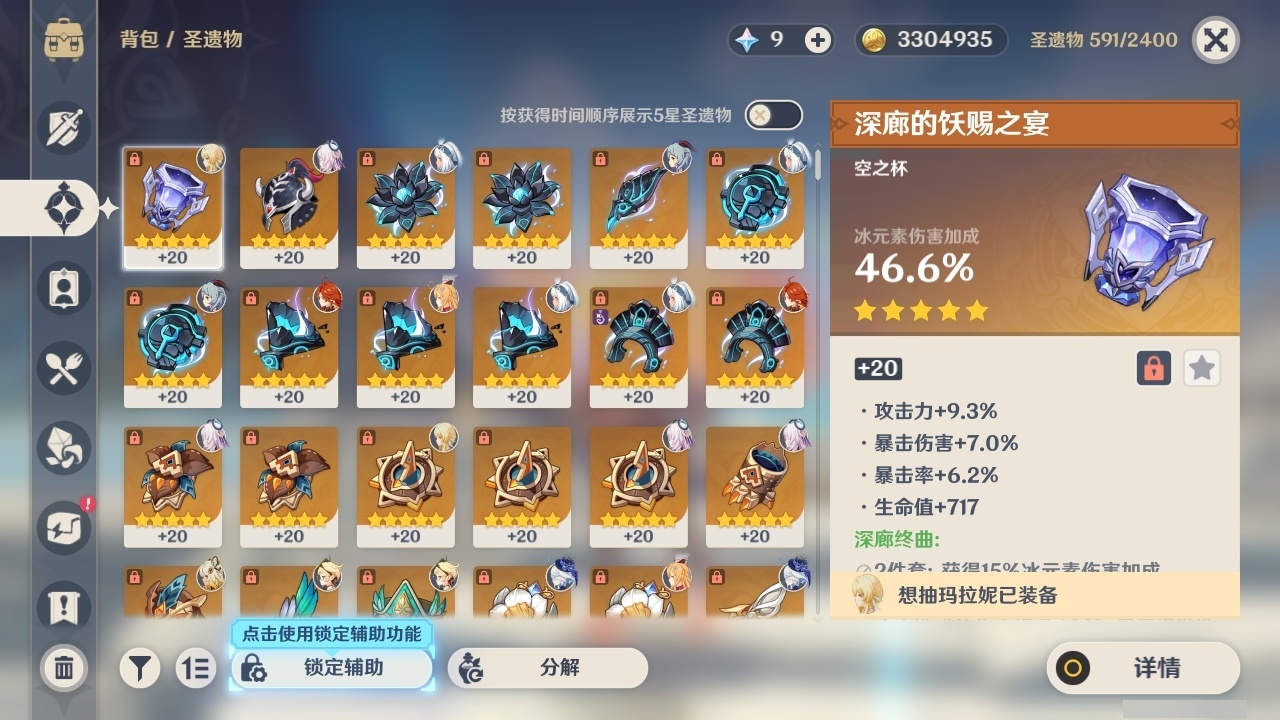Click the plus button next to the Primogem count

[818, 40]
